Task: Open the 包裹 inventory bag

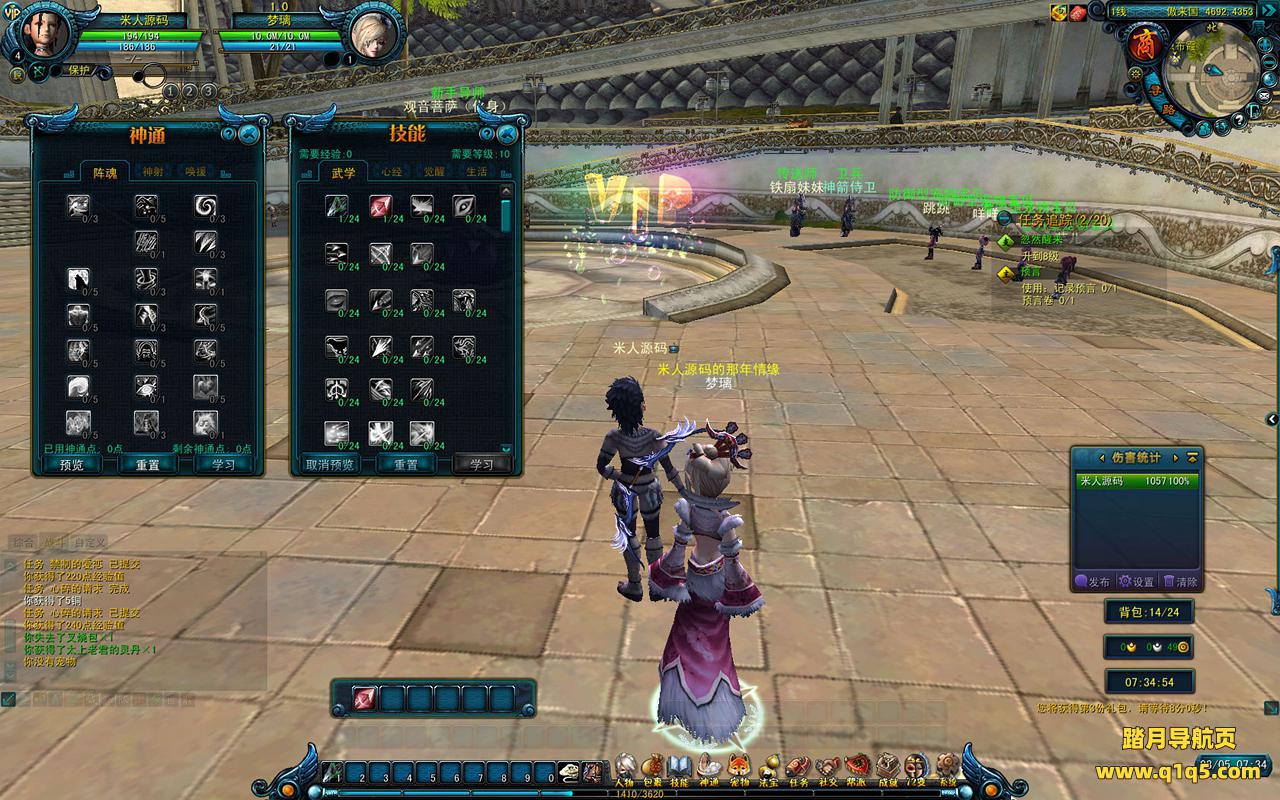Action: click(x=653, y=768)
